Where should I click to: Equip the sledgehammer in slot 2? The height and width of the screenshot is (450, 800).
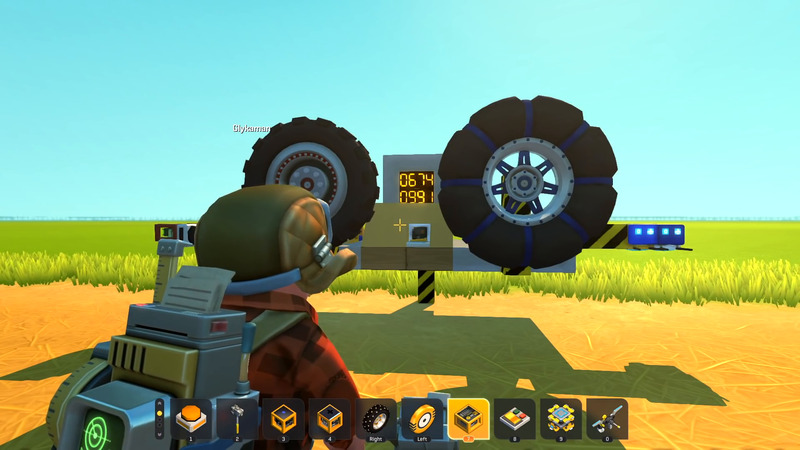tap(237, 419)
